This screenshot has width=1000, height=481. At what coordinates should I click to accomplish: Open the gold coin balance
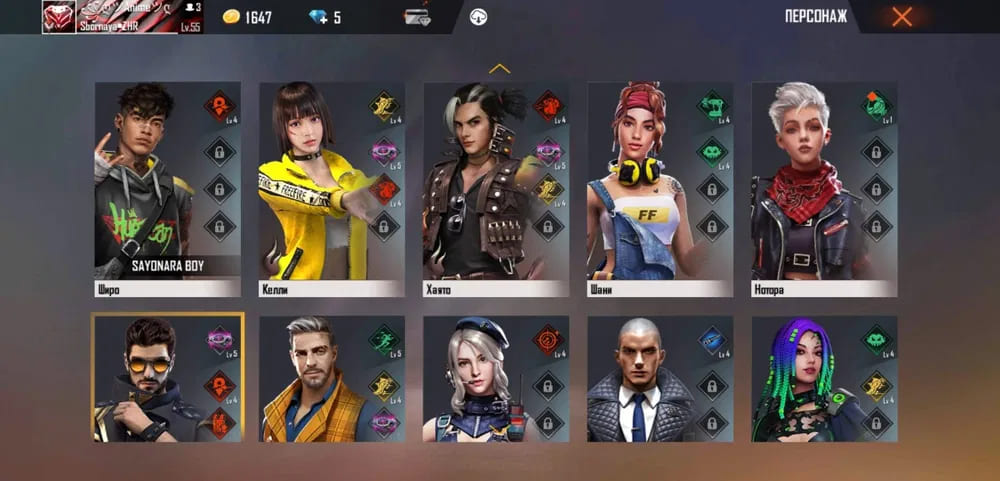pos(247,17)
